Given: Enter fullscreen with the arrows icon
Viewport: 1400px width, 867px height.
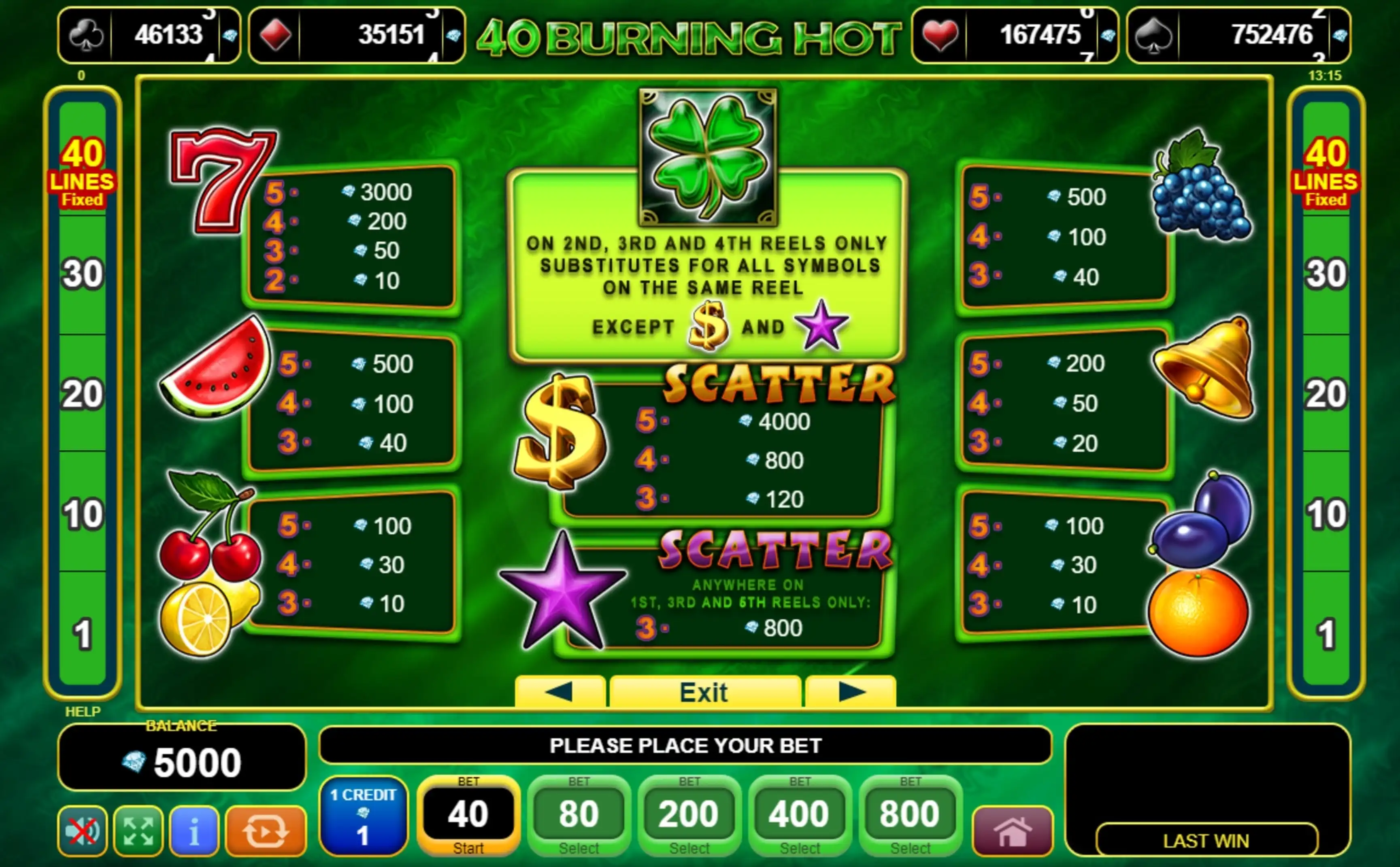Looking at the screenshot, I should 138,831.
